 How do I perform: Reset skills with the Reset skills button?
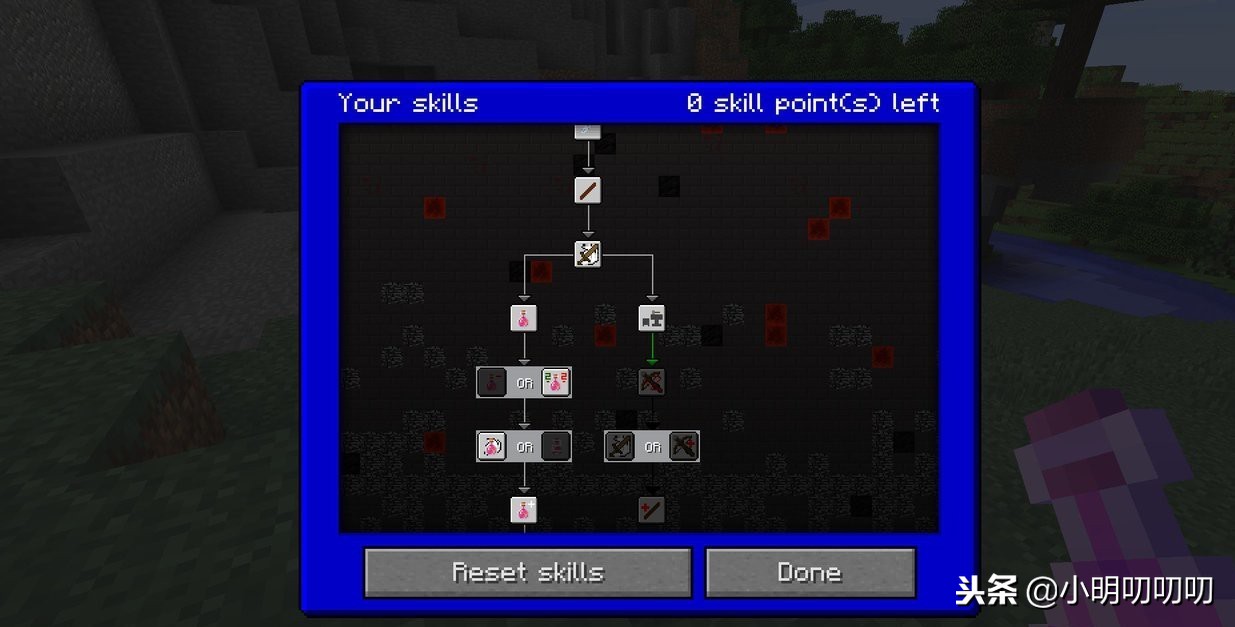point(527,572)
